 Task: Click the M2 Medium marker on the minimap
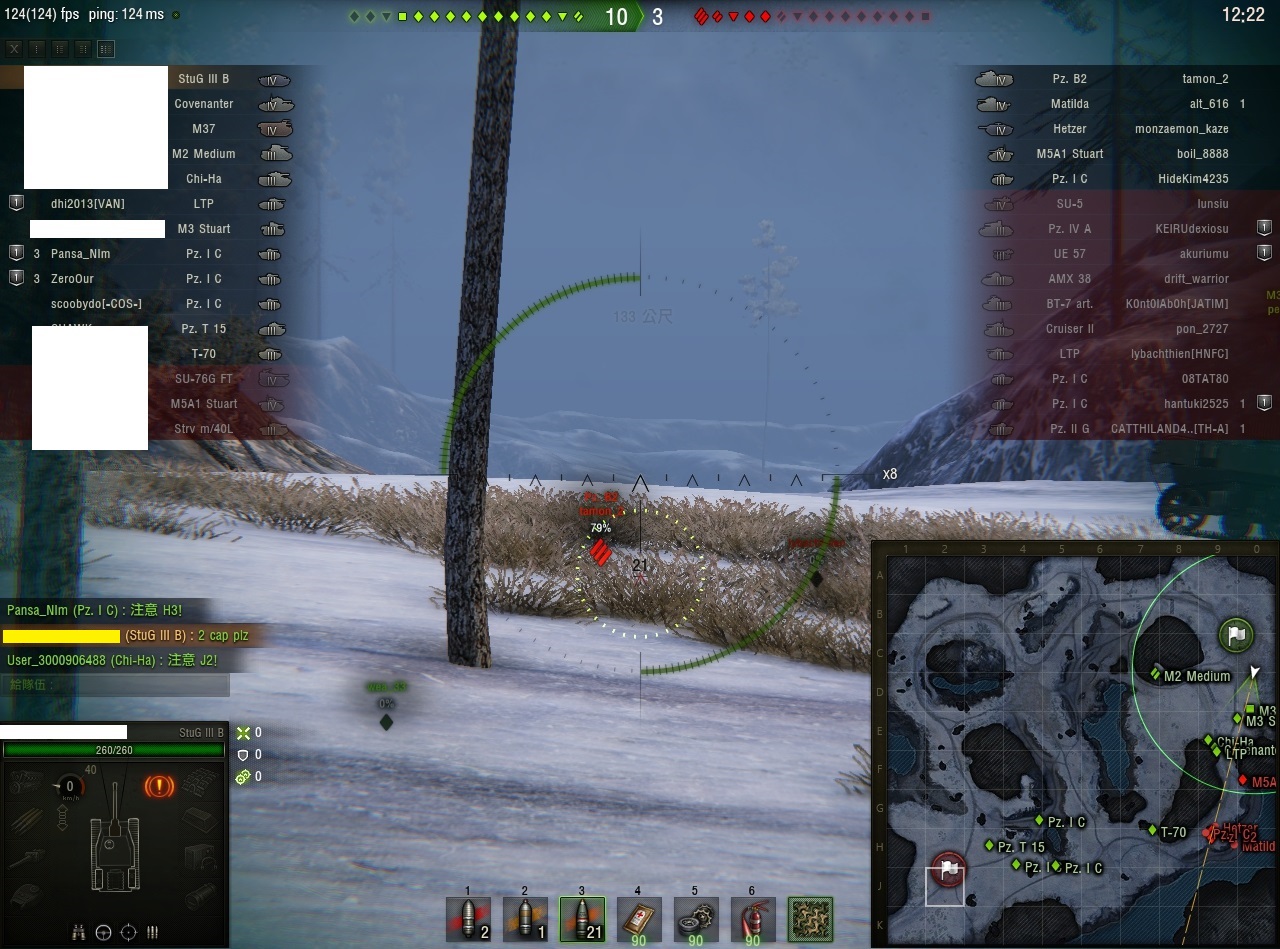click(1157, 673)
